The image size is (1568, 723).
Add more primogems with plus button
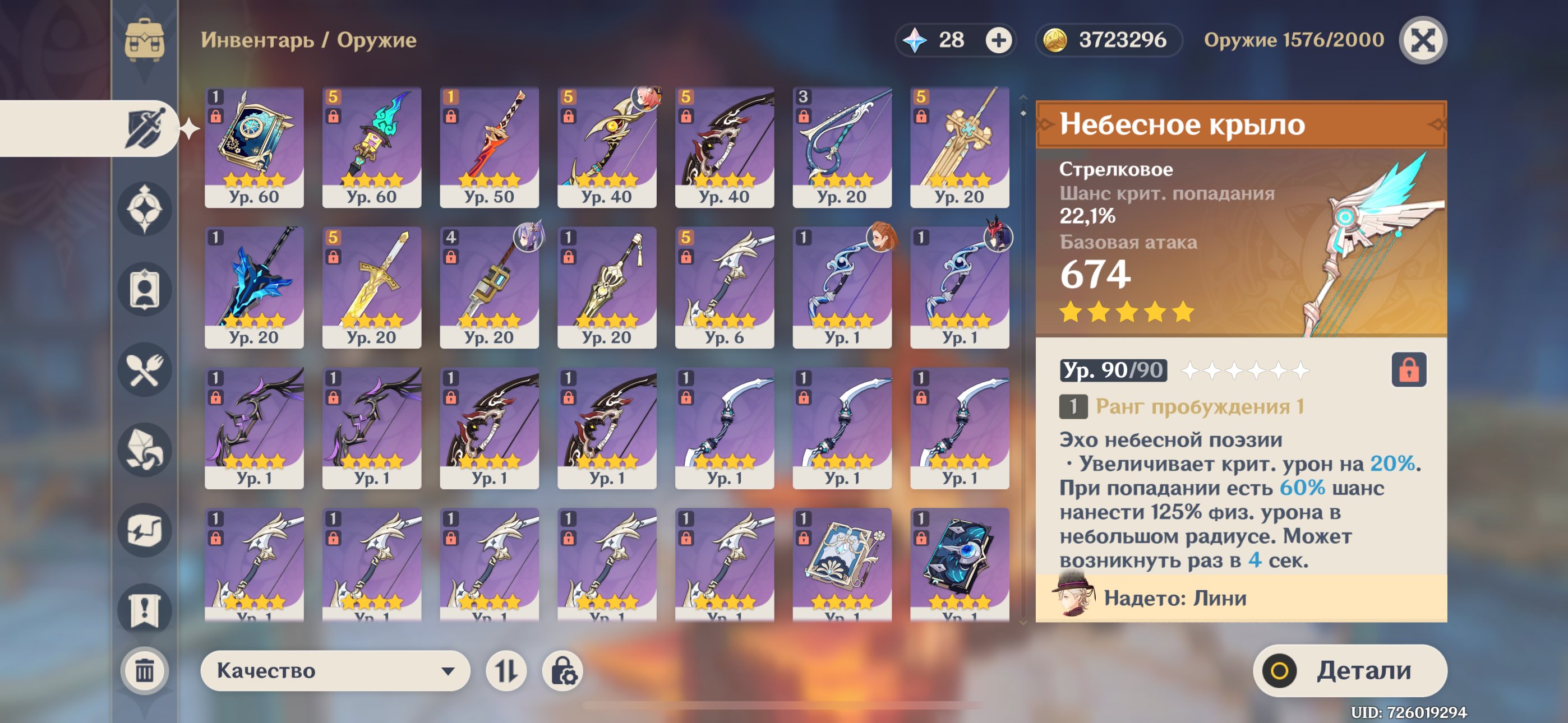998,40
